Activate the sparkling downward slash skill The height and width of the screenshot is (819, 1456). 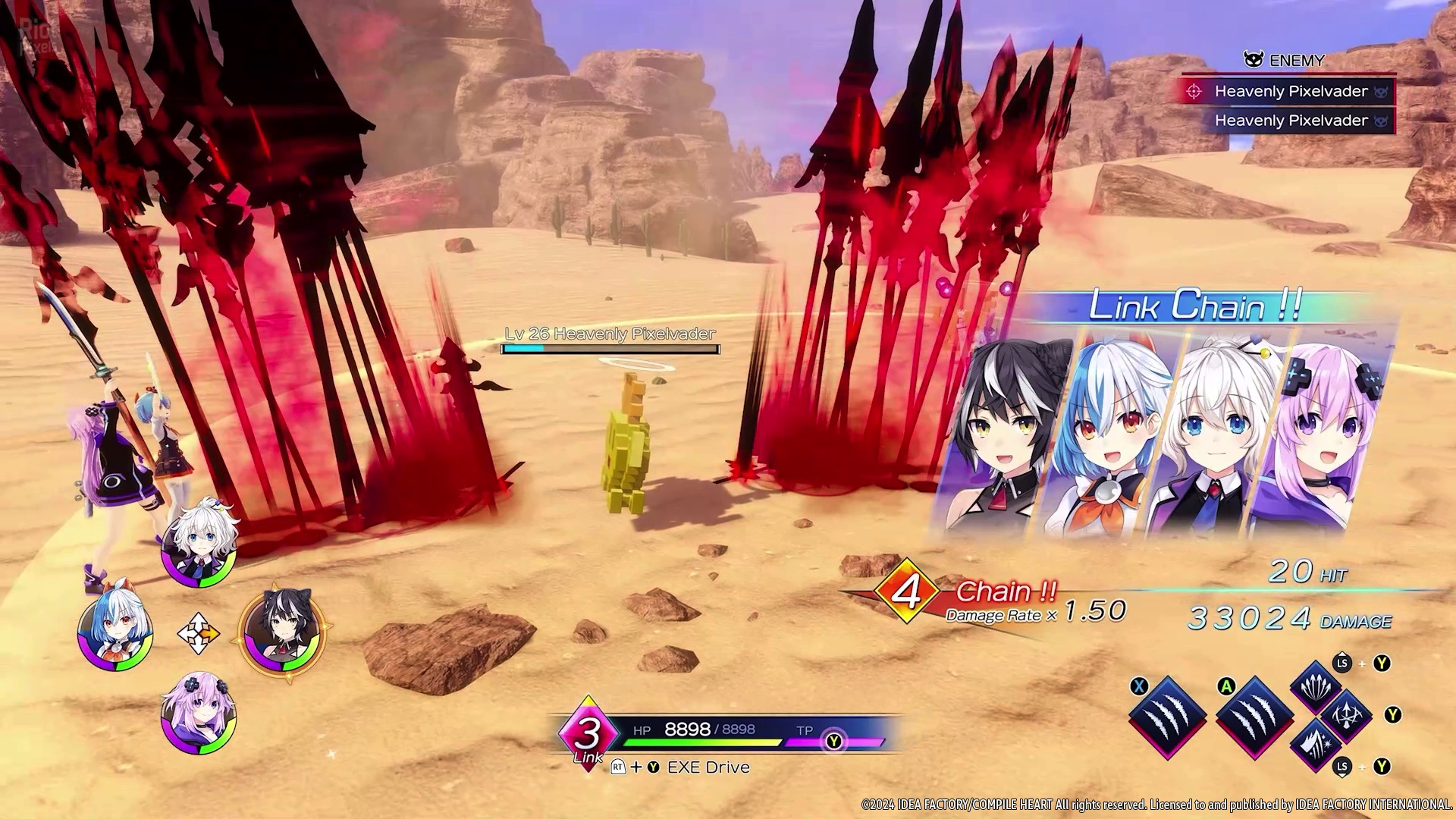point(1316,745)
